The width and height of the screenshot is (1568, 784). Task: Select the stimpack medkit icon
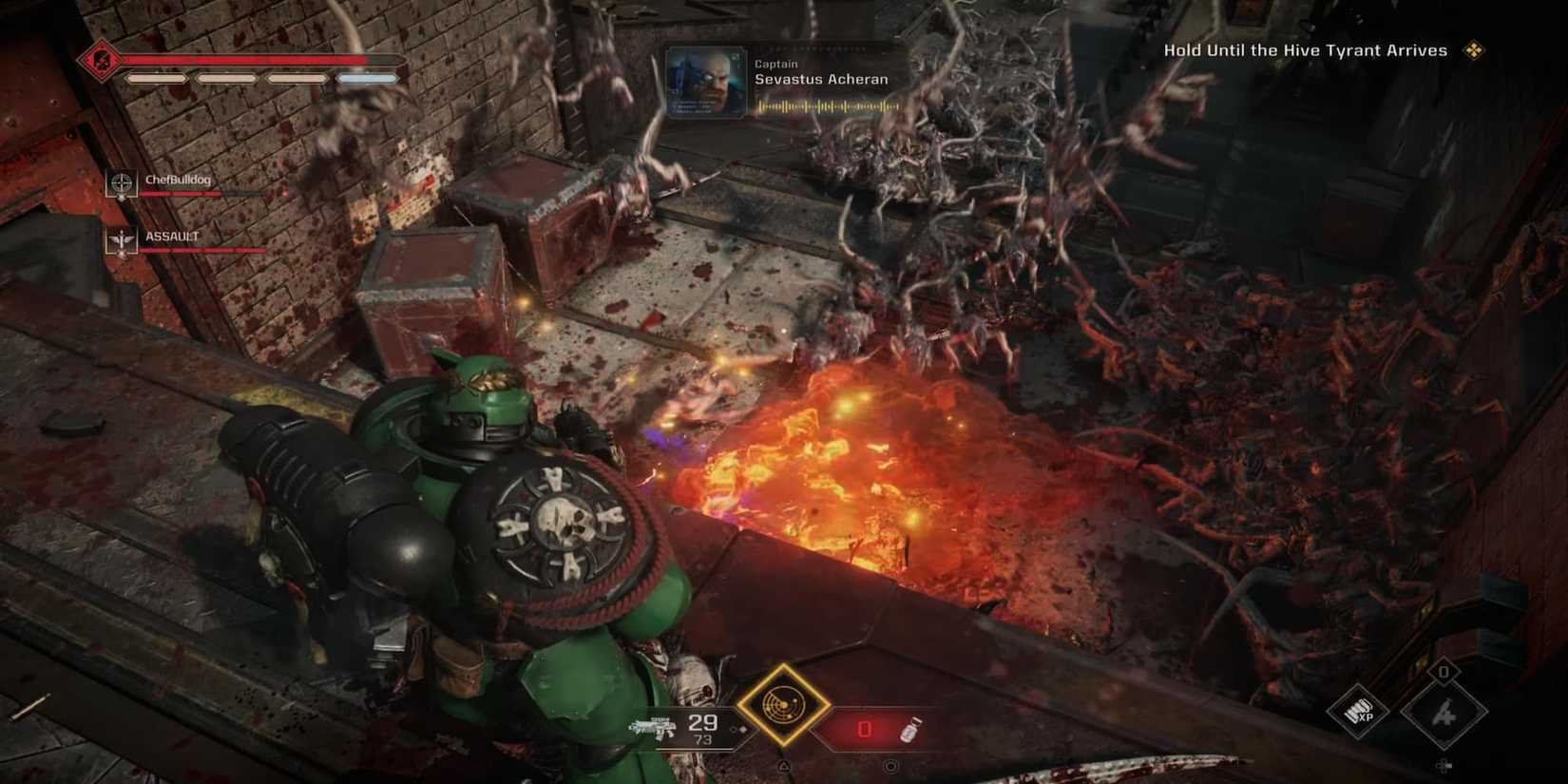coord(909,731)
